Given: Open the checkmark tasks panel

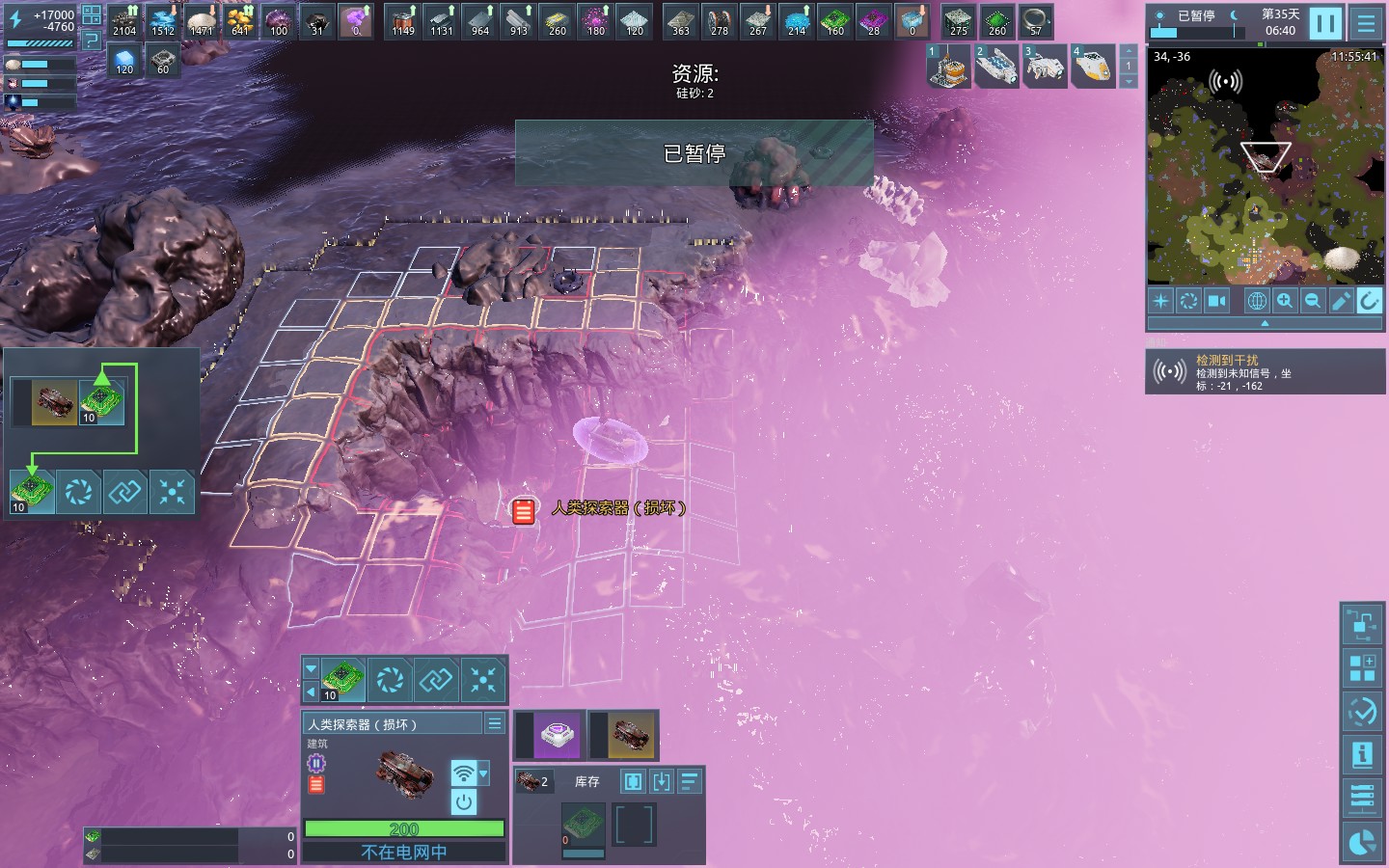Looking at the screenshot, I should pos(1362,712).
